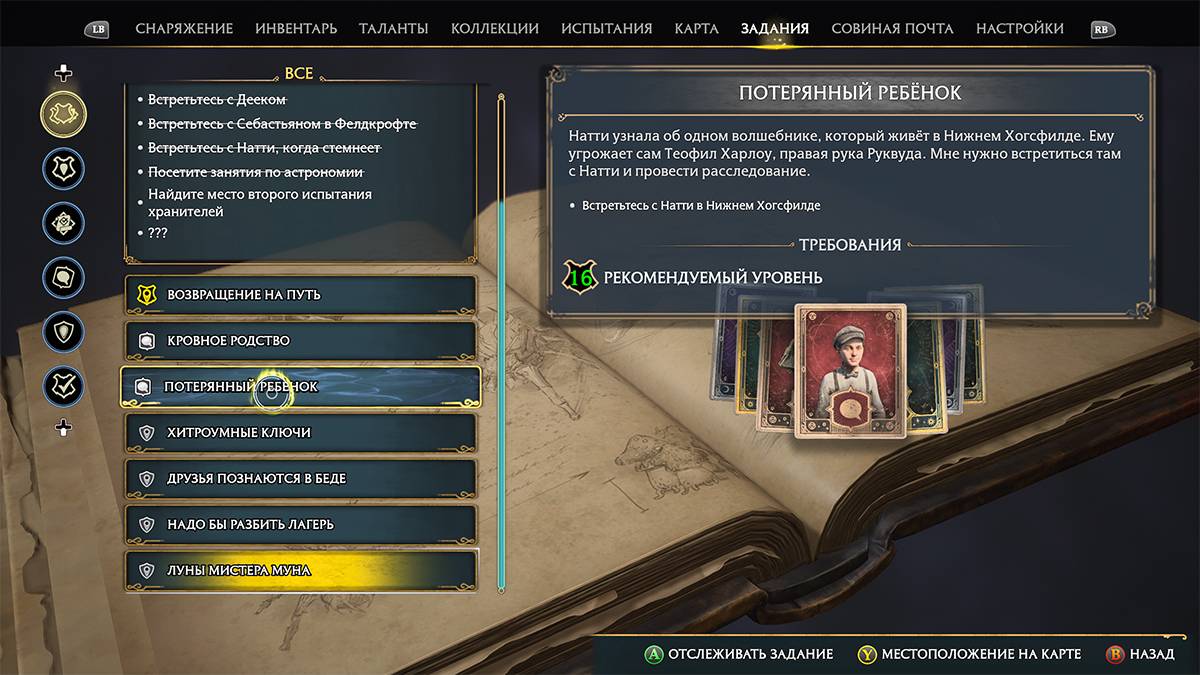Open the Настройки tab
This screenshot has width=1200, height=675.
tap(1019, 29)
